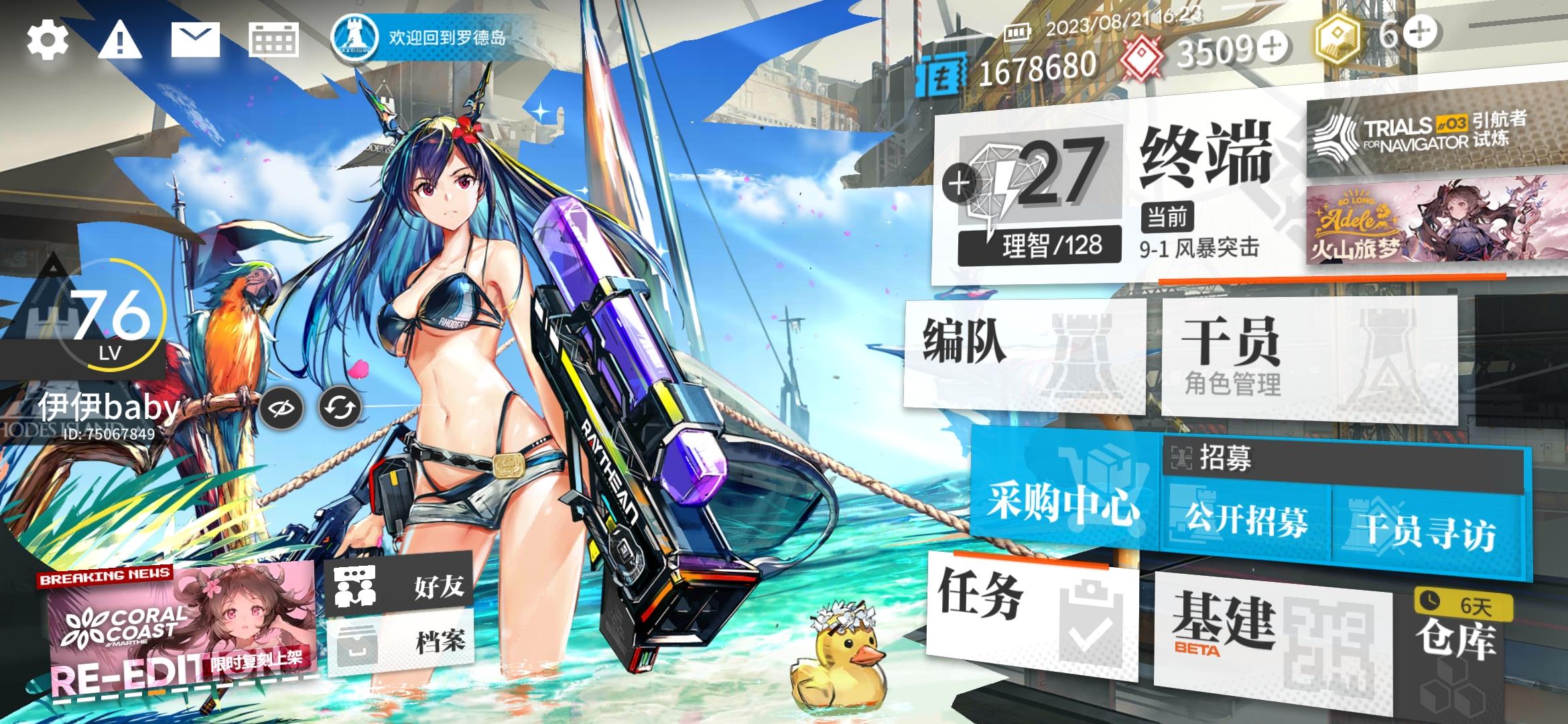Open the announcements warning icon
1568x724 pixels.
(x=119, y=42)
